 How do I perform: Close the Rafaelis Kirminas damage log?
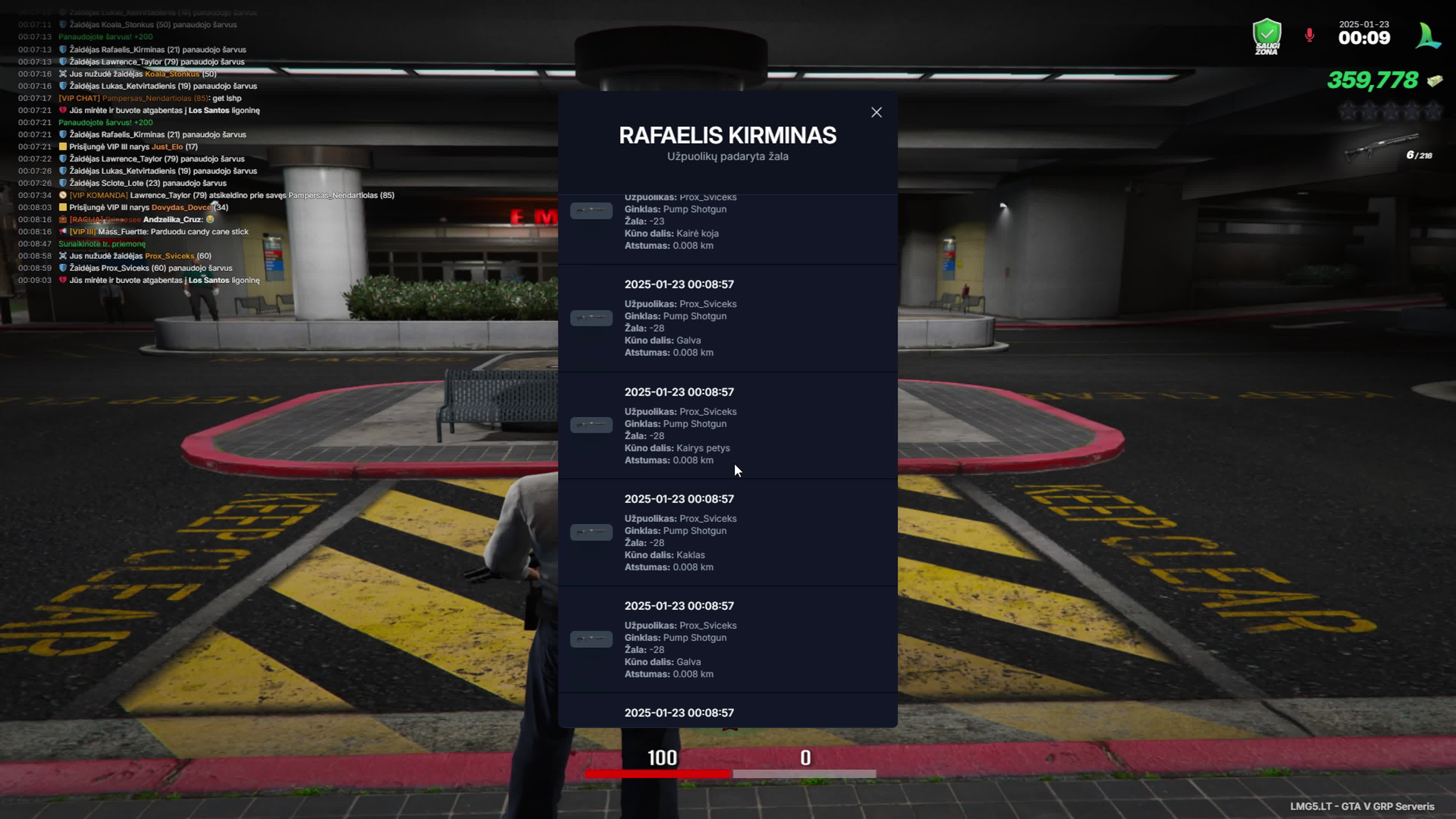point(876,113)
